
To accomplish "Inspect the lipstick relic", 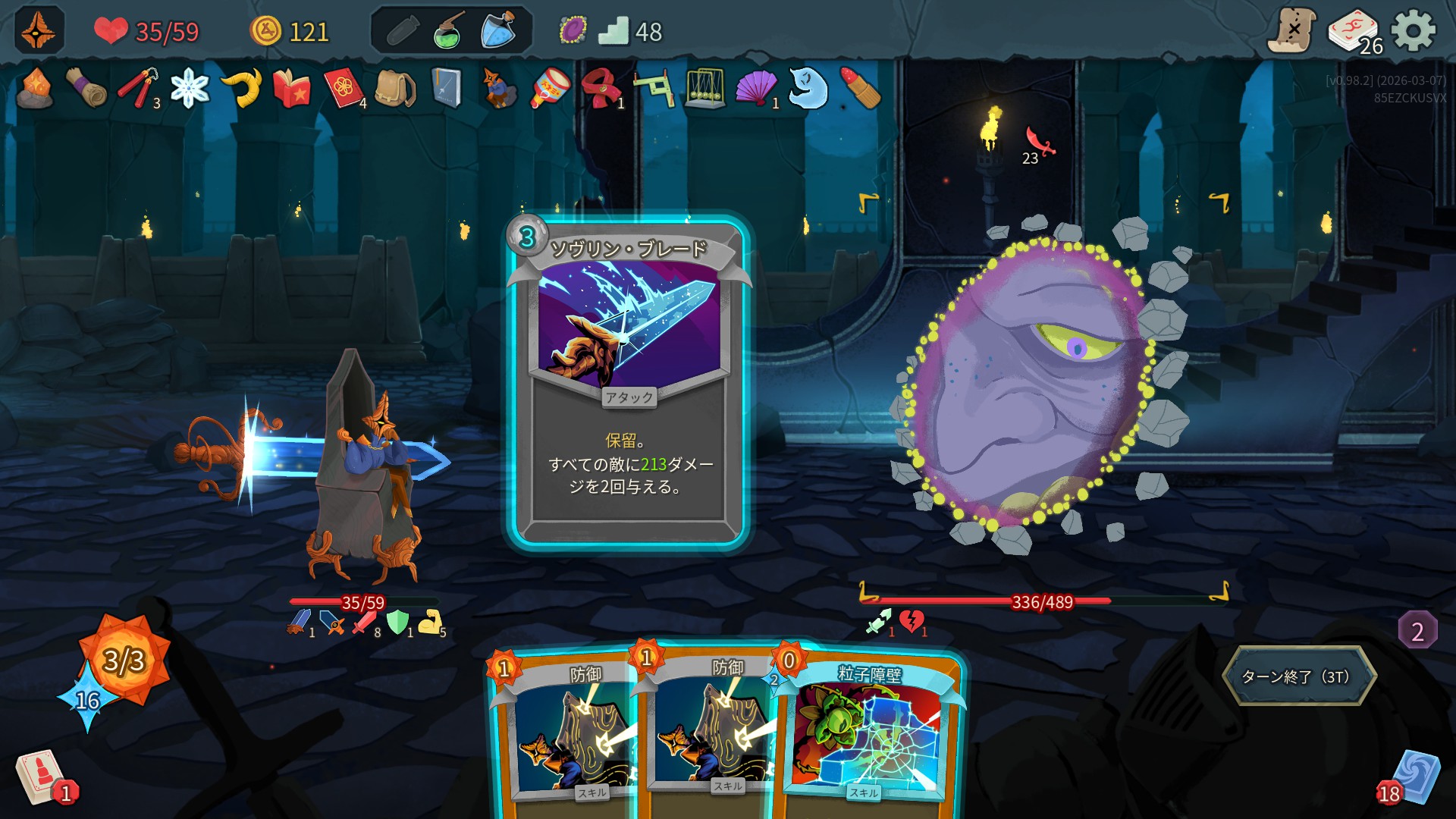I will [x=860, y=89].
